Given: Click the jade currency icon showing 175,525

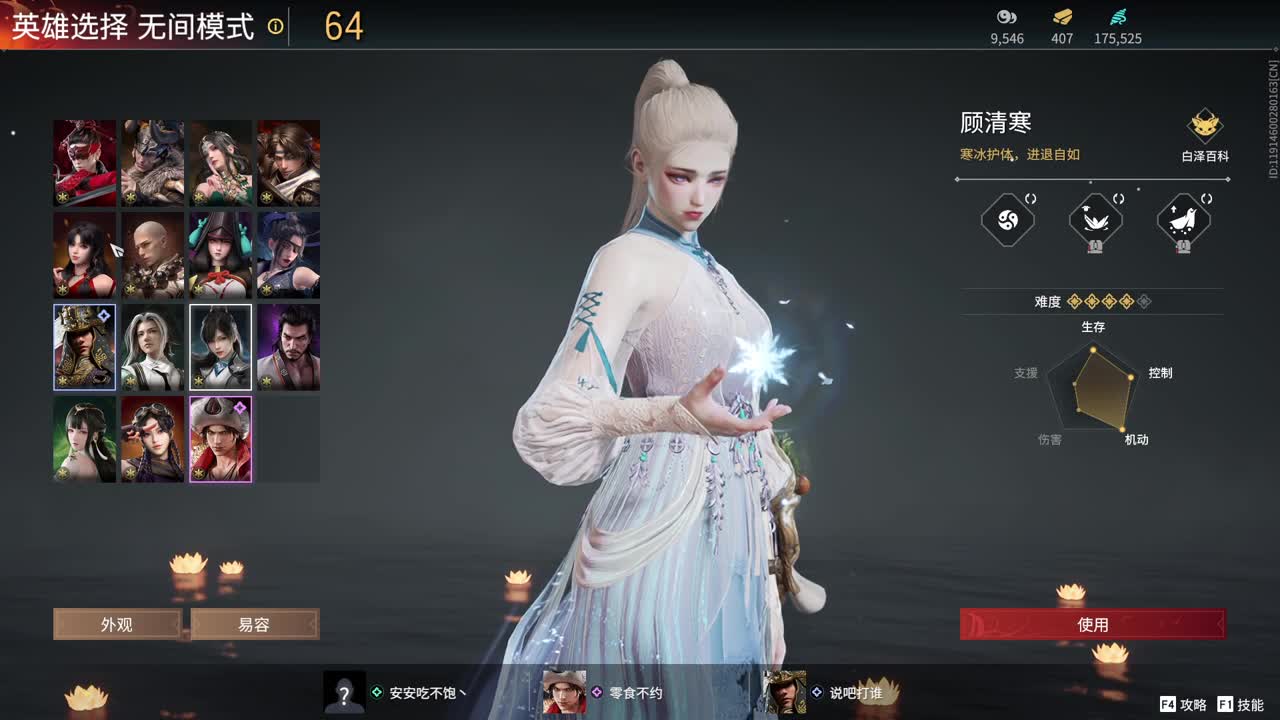Looking at the screenshot, I should coord(1116,17).
